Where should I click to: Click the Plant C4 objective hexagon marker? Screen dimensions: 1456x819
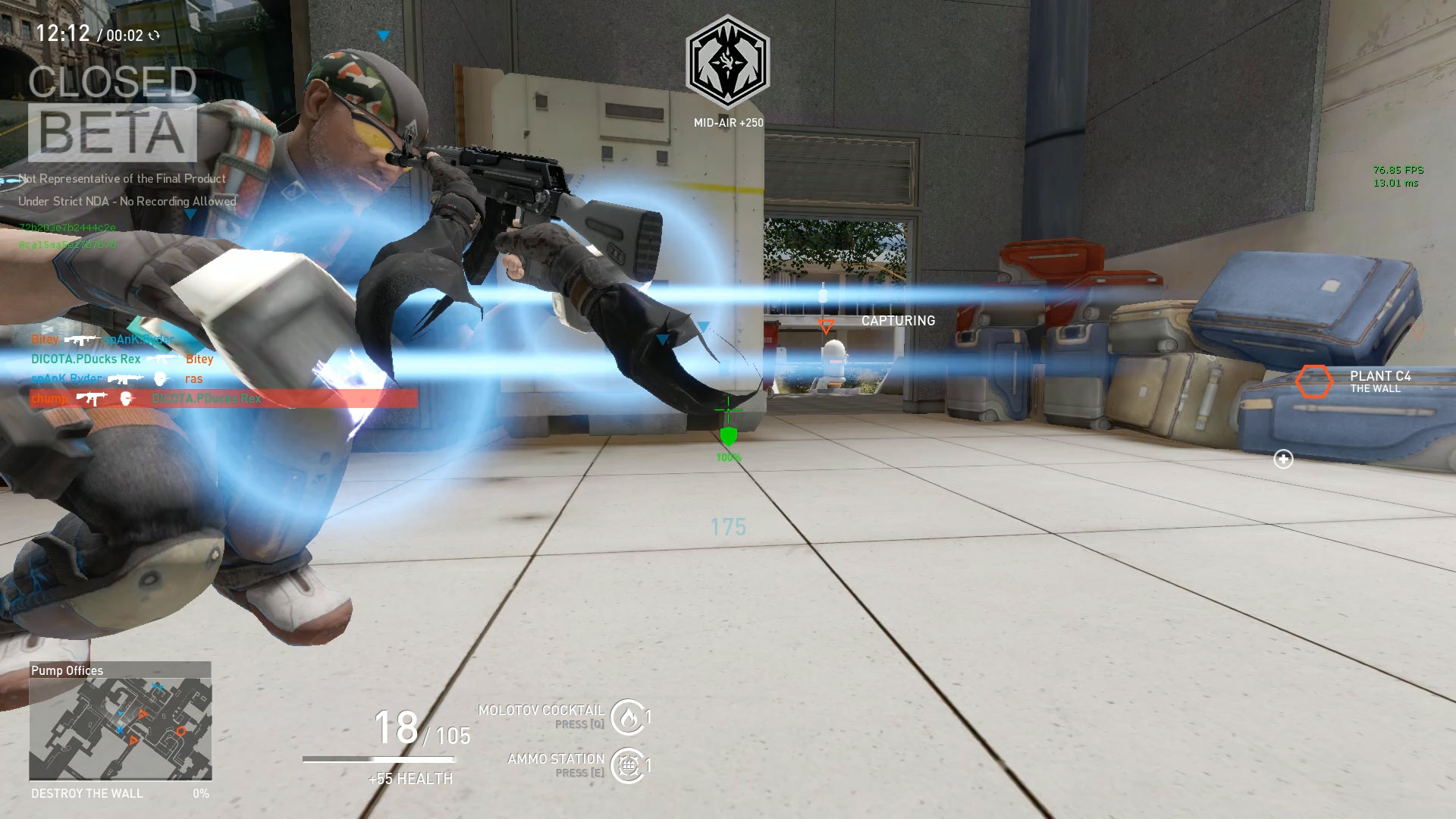tap(1313, 381)
